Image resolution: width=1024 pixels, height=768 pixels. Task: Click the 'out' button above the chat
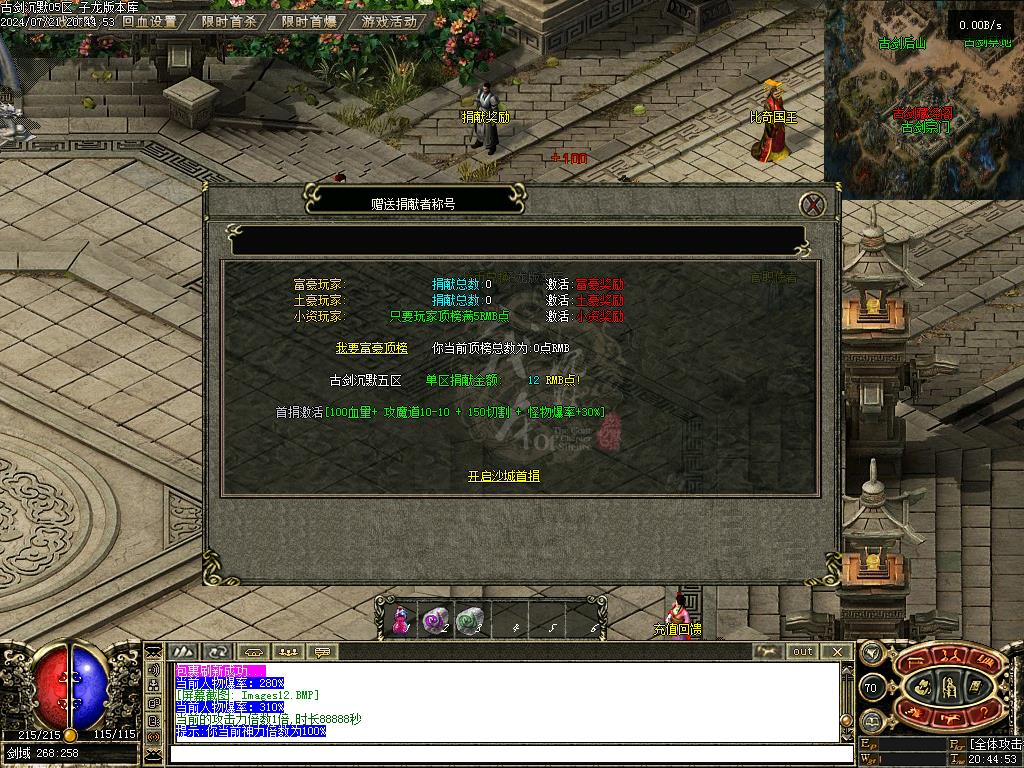coord(802,652)
